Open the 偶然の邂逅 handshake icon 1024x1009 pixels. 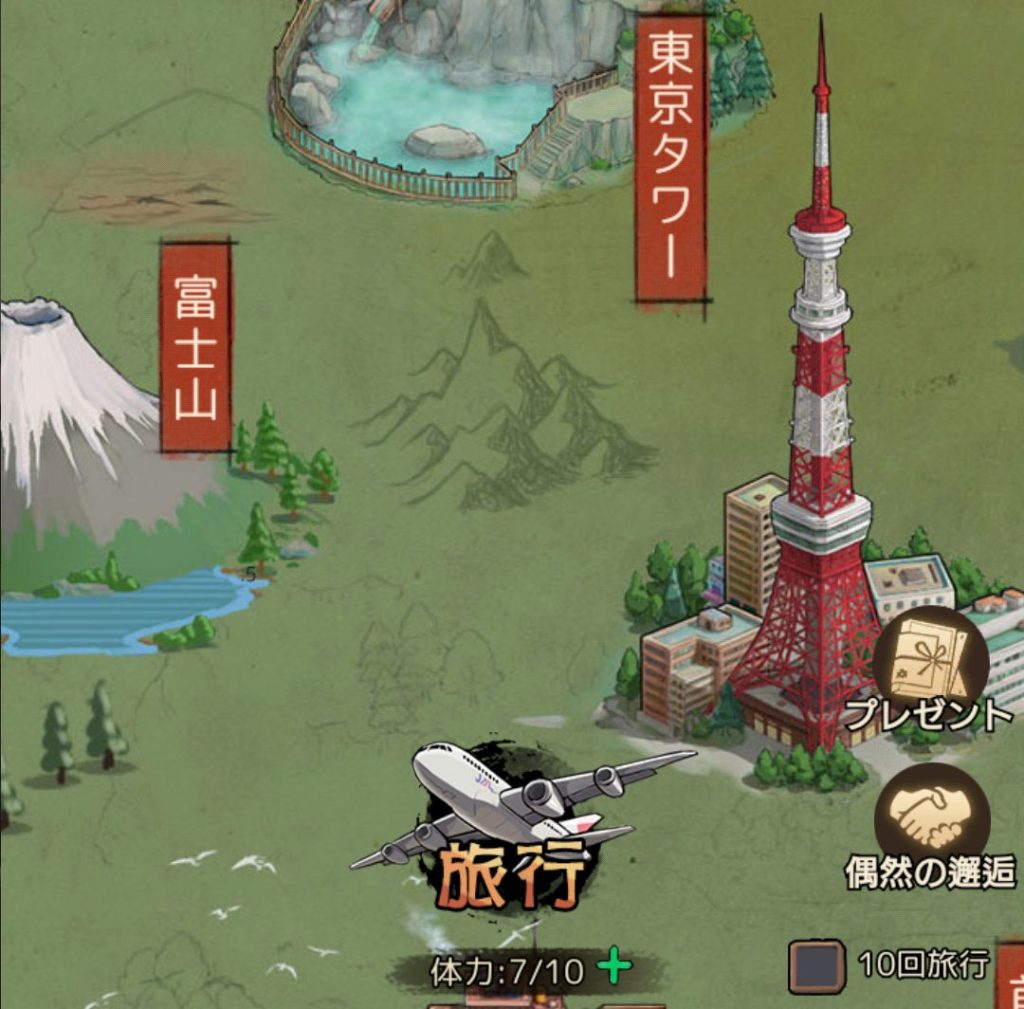930,820
